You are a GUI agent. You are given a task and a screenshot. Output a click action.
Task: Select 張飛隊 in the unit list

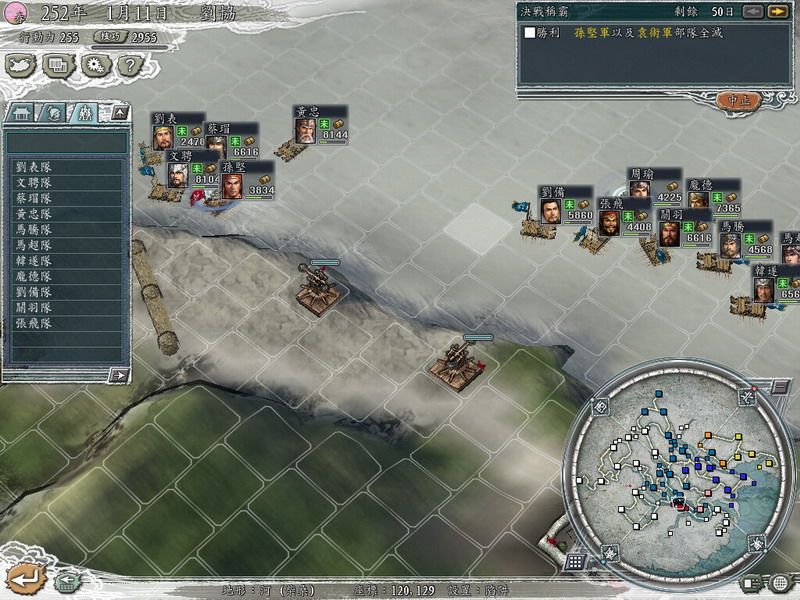(34, 323)
